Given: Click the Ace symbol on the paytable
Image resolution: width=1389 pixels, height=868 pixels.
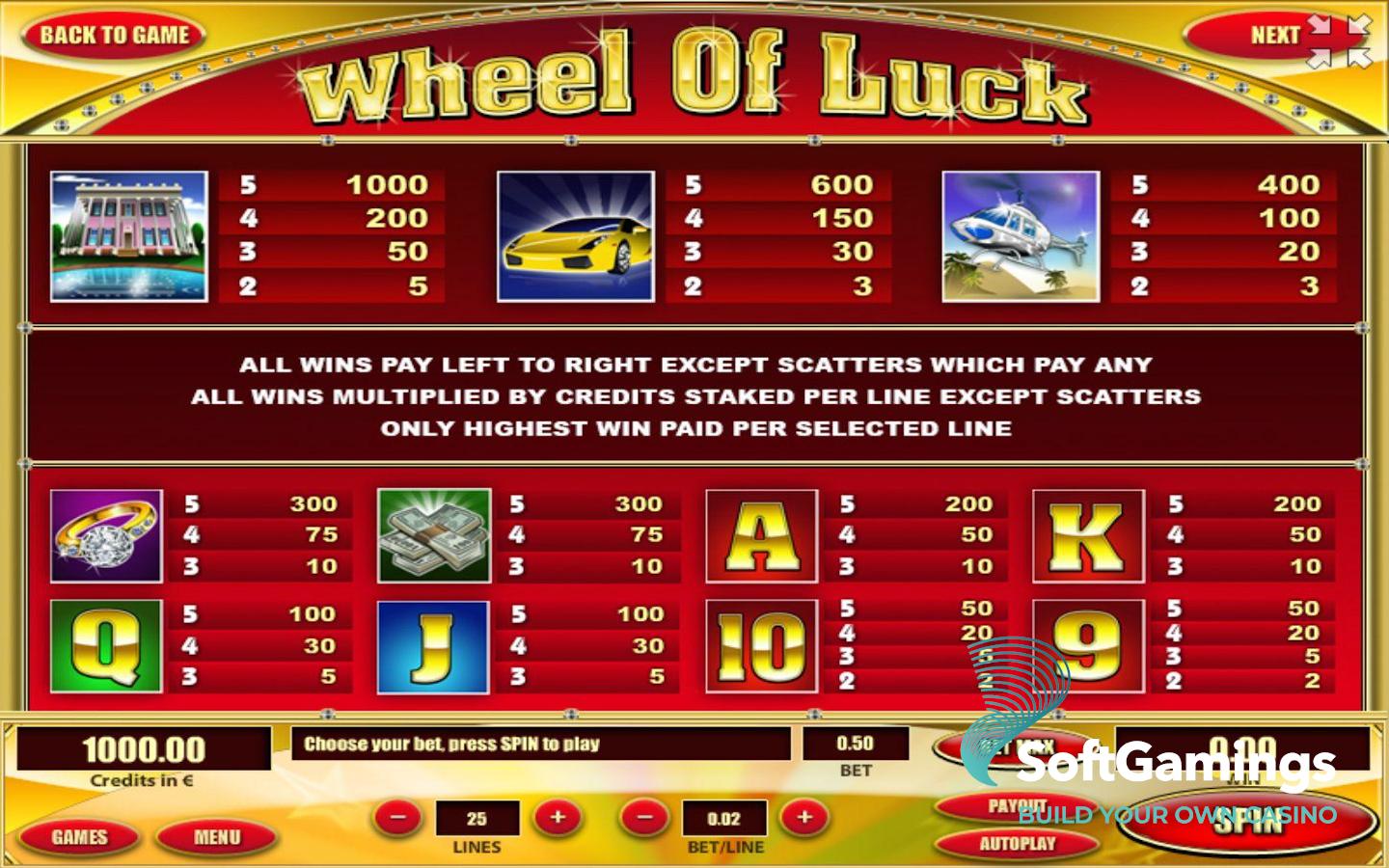Looking at the screenshot, I should (761, 536).
